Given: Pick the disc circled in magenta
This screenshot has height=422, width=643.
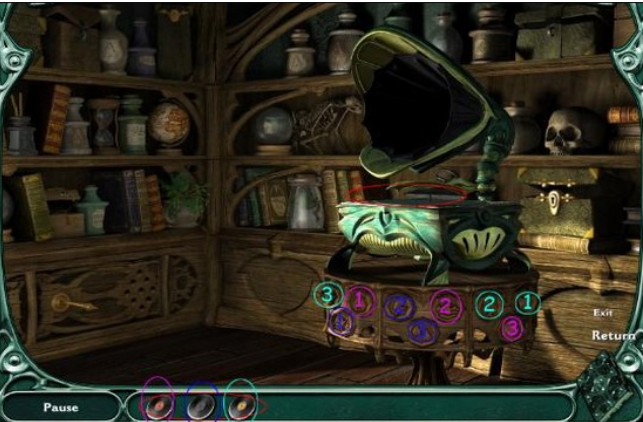Looking at the screenshot, I should coord(158,405).
